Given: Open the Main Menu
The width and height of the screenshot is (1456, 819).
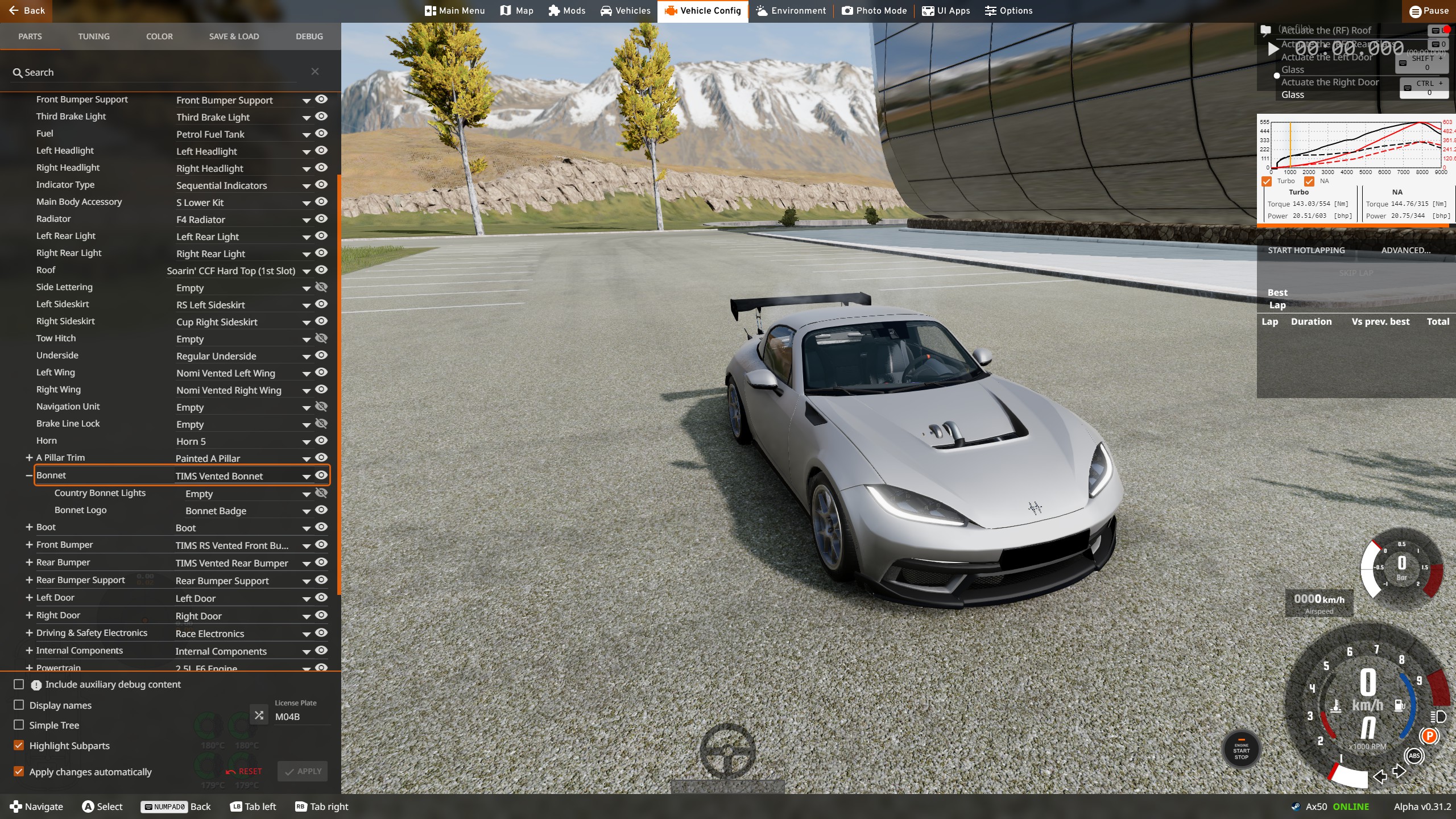Looking at the screenshot, I should tap(454, 11).
